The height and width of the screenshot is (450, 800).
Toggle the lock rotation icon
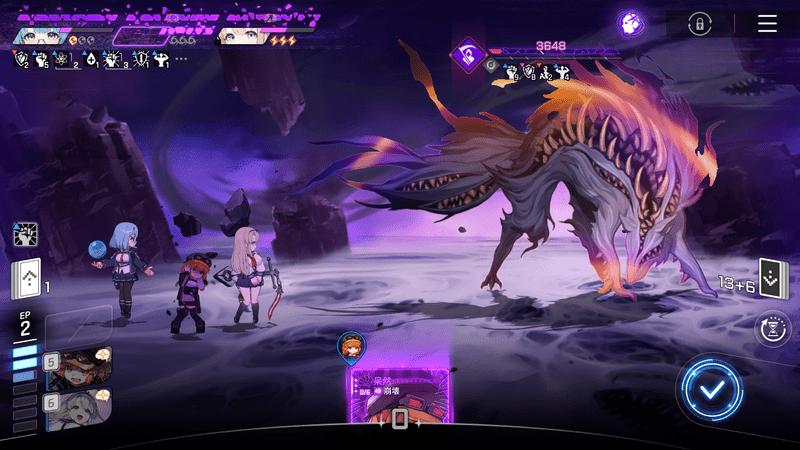(701, 24)
